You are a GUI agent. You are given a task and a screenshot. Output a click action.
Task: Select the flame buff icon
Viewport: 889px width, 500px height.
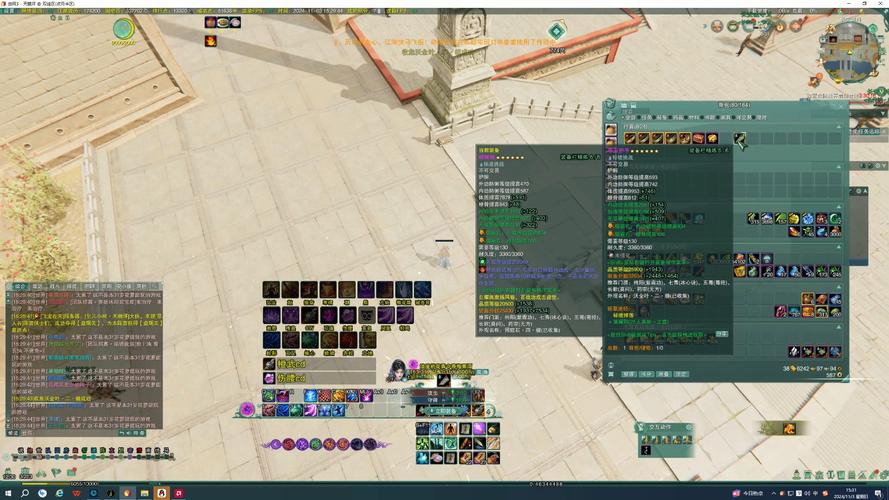tap(211, 41)
